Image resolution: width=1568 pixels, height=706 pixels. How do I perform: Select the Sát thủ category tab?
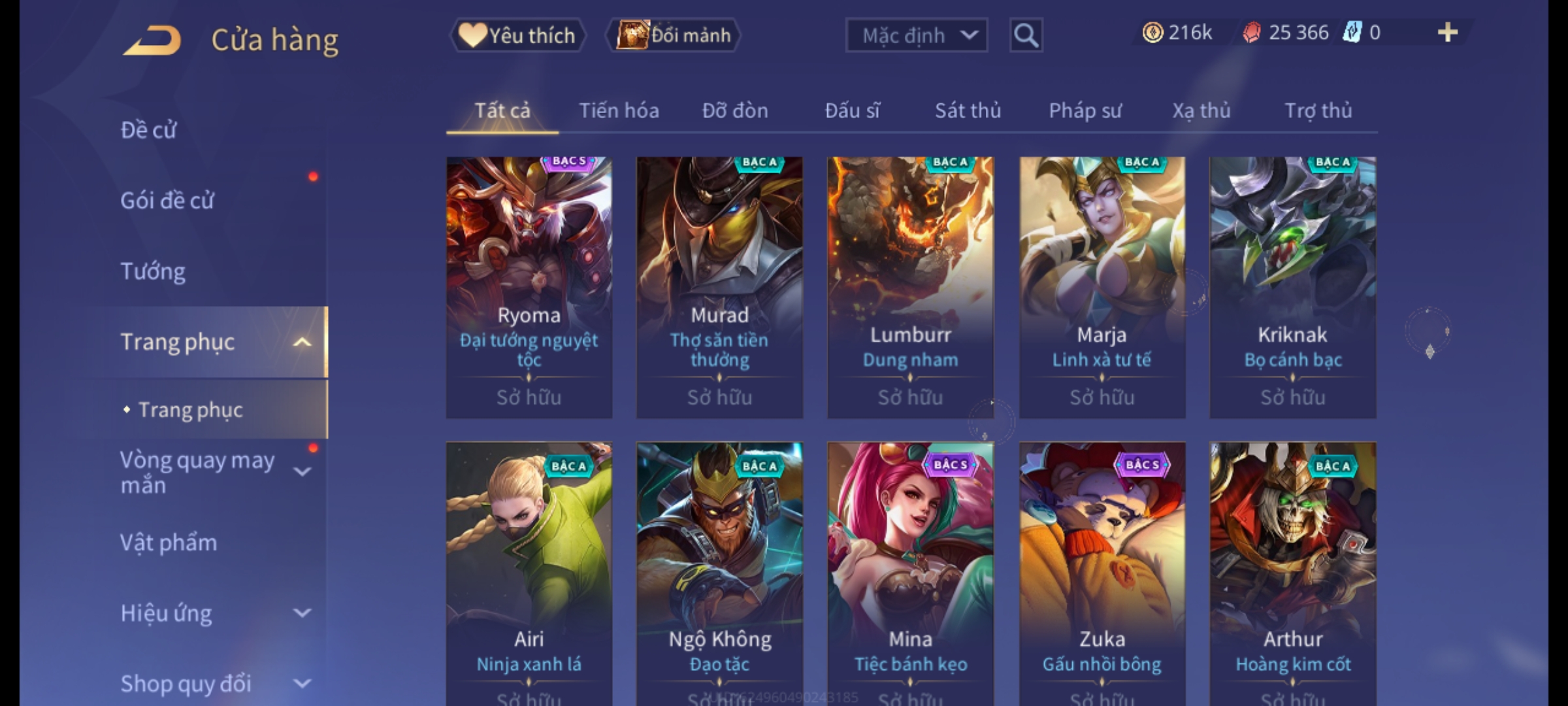tap(968, 110)
